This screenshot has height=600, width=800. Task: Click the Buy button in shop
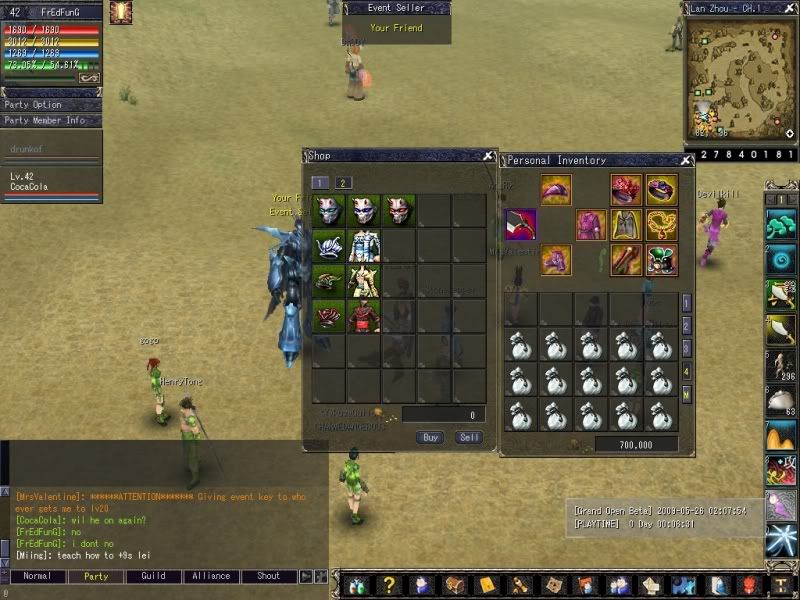click(x=430, y=437)
